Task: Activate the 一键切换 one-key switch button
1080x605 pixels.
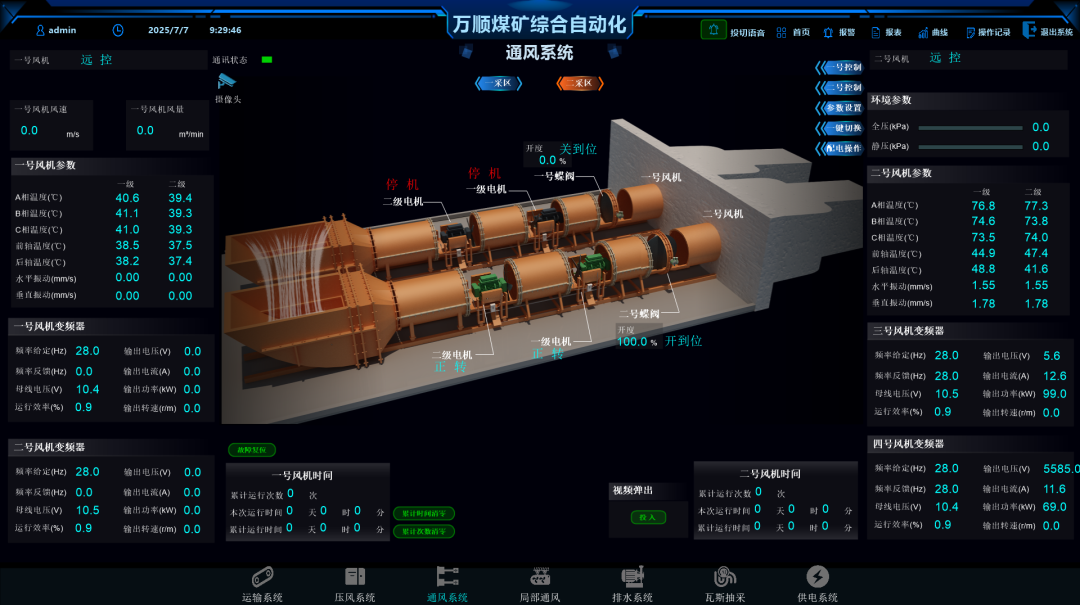Action: pos(841,128)
